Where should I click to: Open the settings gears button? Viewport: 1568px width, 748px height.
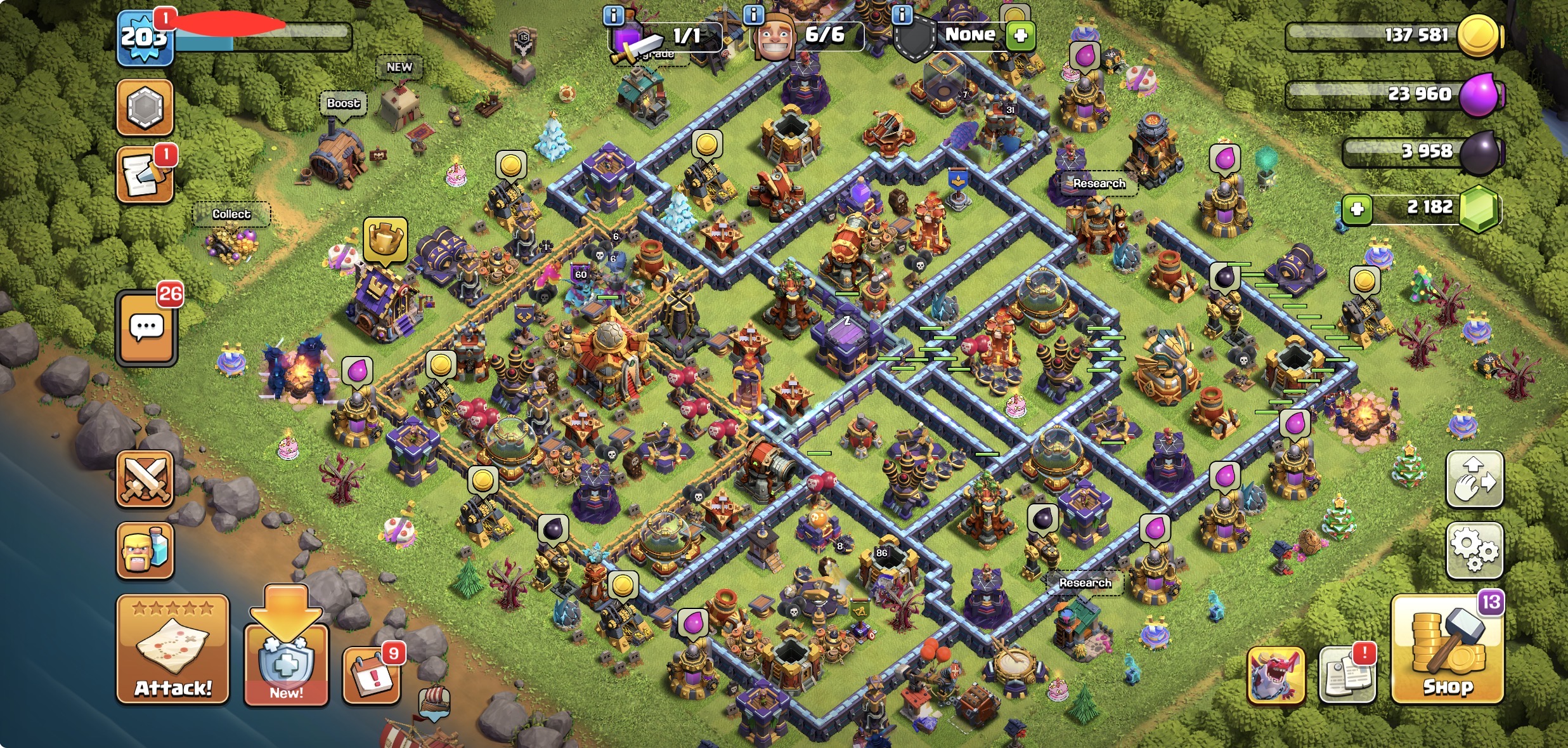1474,550
